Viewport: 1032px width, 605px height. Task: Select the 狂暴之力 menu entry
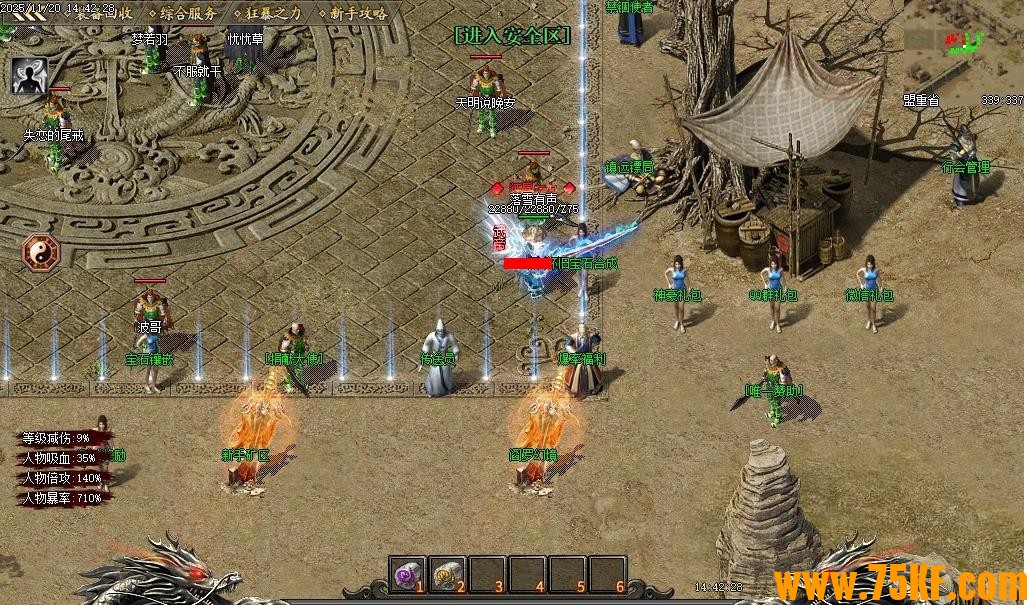(271, 13)
